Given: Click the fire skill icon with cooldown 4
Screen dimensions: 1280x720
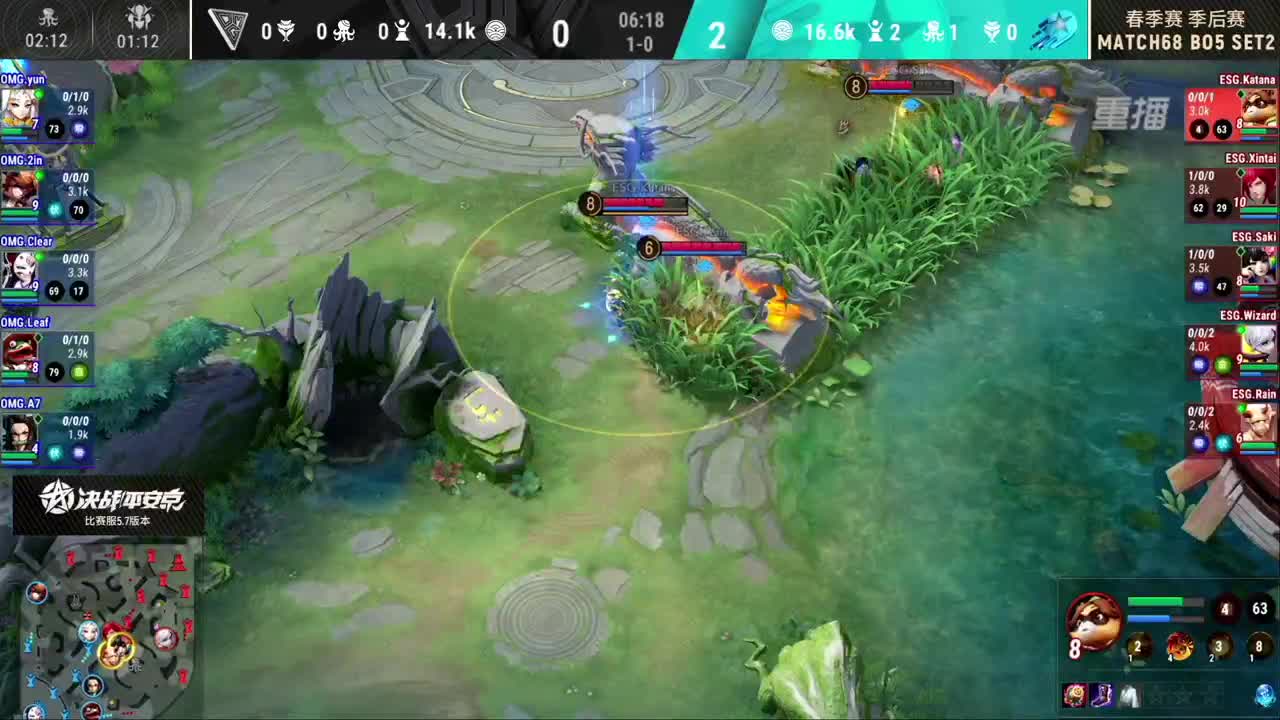Looking at the screenshot, I should point(1180,647).
